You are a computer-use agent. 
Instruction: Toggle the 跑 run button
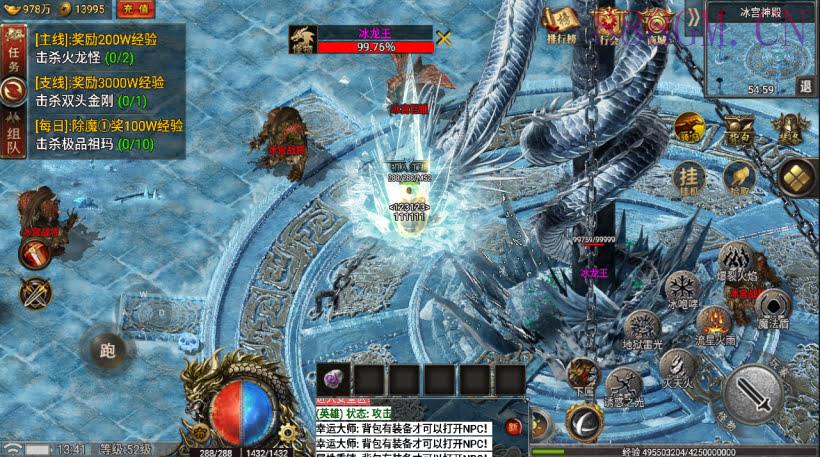tap(107, 350)
